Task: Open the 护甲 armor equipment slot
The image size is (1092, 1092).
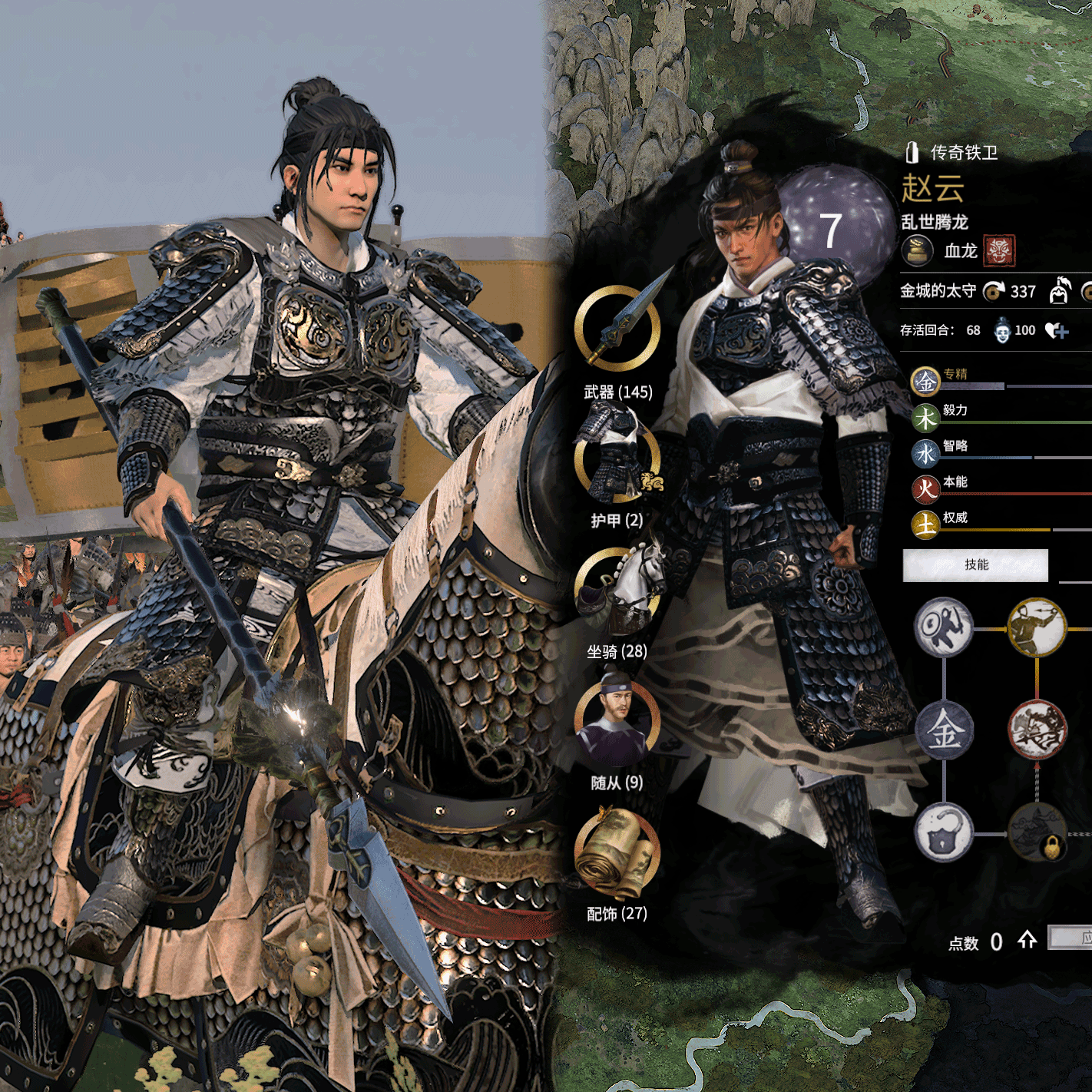Action: 617,458
